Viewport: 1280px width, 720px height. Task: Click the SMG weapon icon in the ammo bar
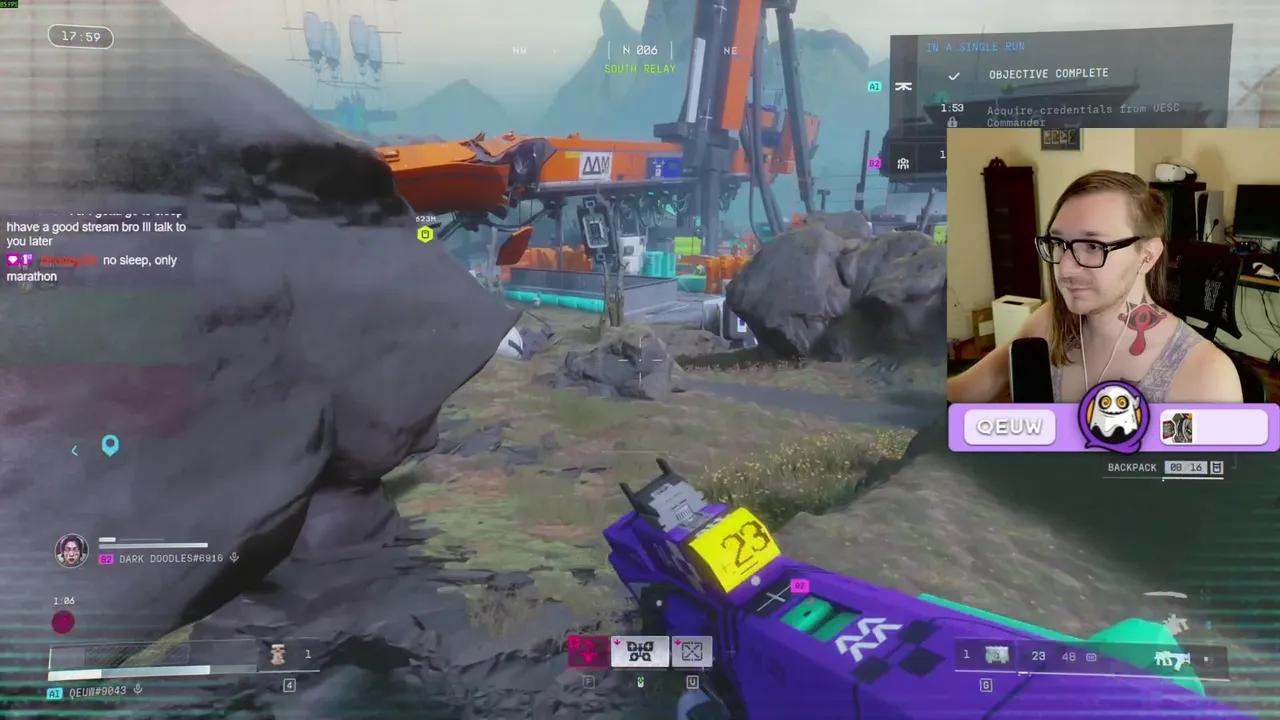click(1170, 657)
